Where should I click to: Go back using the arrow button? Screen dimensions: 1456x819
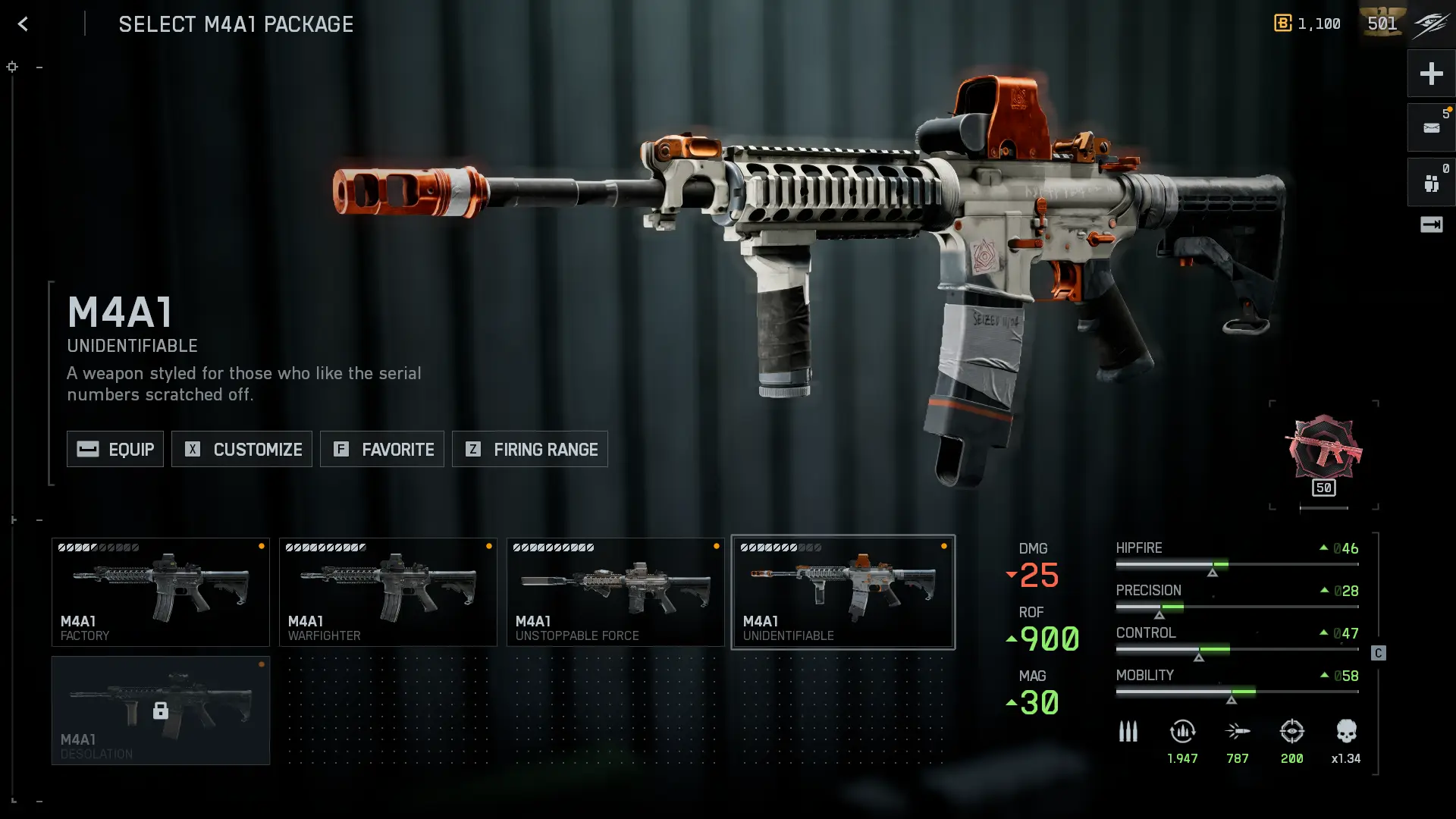pyautogui.click(x=23, y=24)
